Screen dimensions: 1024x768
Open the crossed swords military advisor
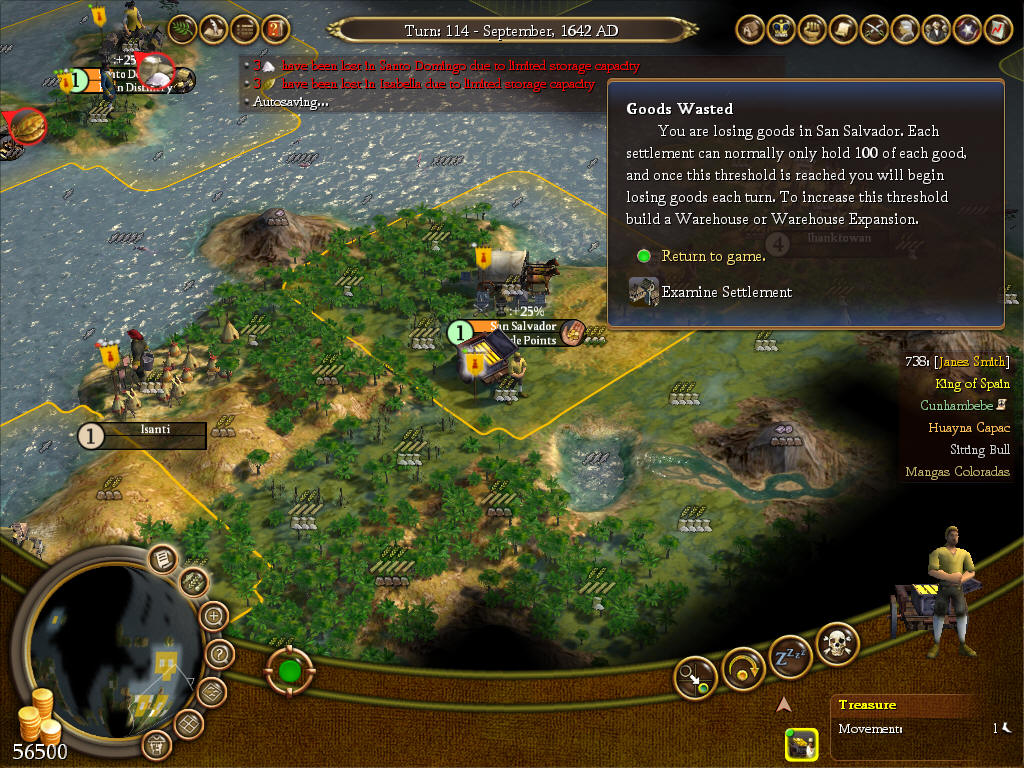tap(874, 30)
